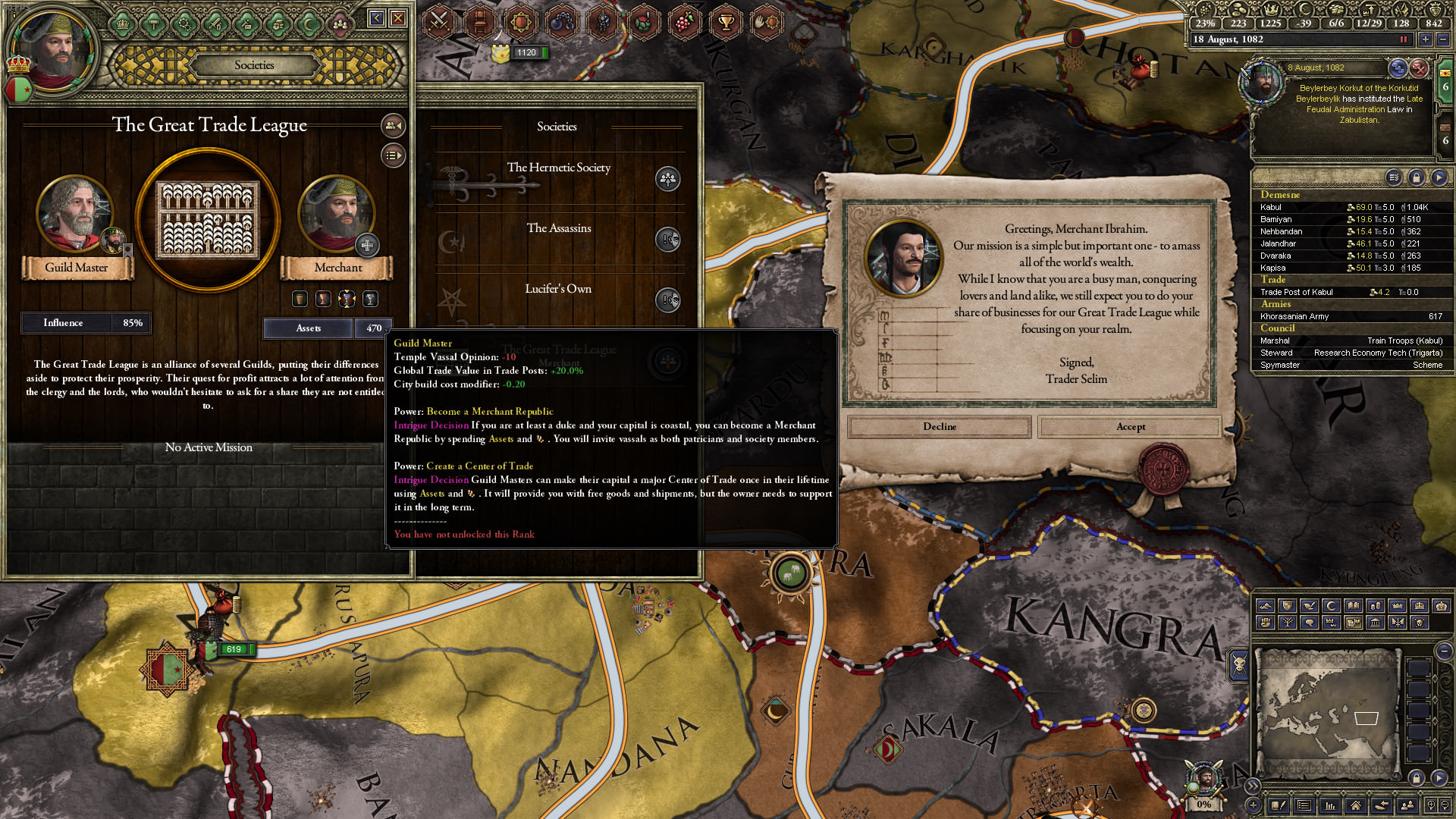Screen dimensions: 1456x819
Task: Dismiss the Korkut law notification
Action: coord(1419,68)
